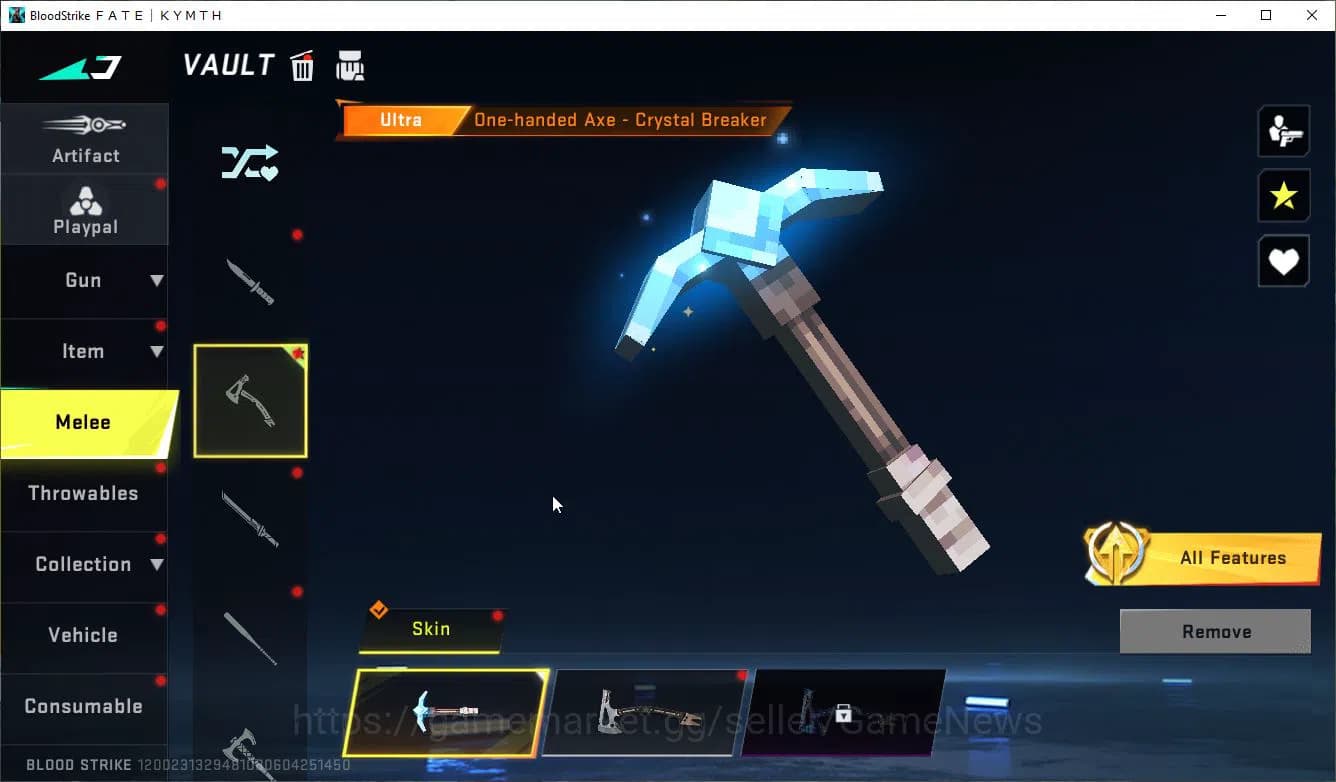Open the character loadout icon on the right
The image size is (1336, 782).
(1284, 130)
